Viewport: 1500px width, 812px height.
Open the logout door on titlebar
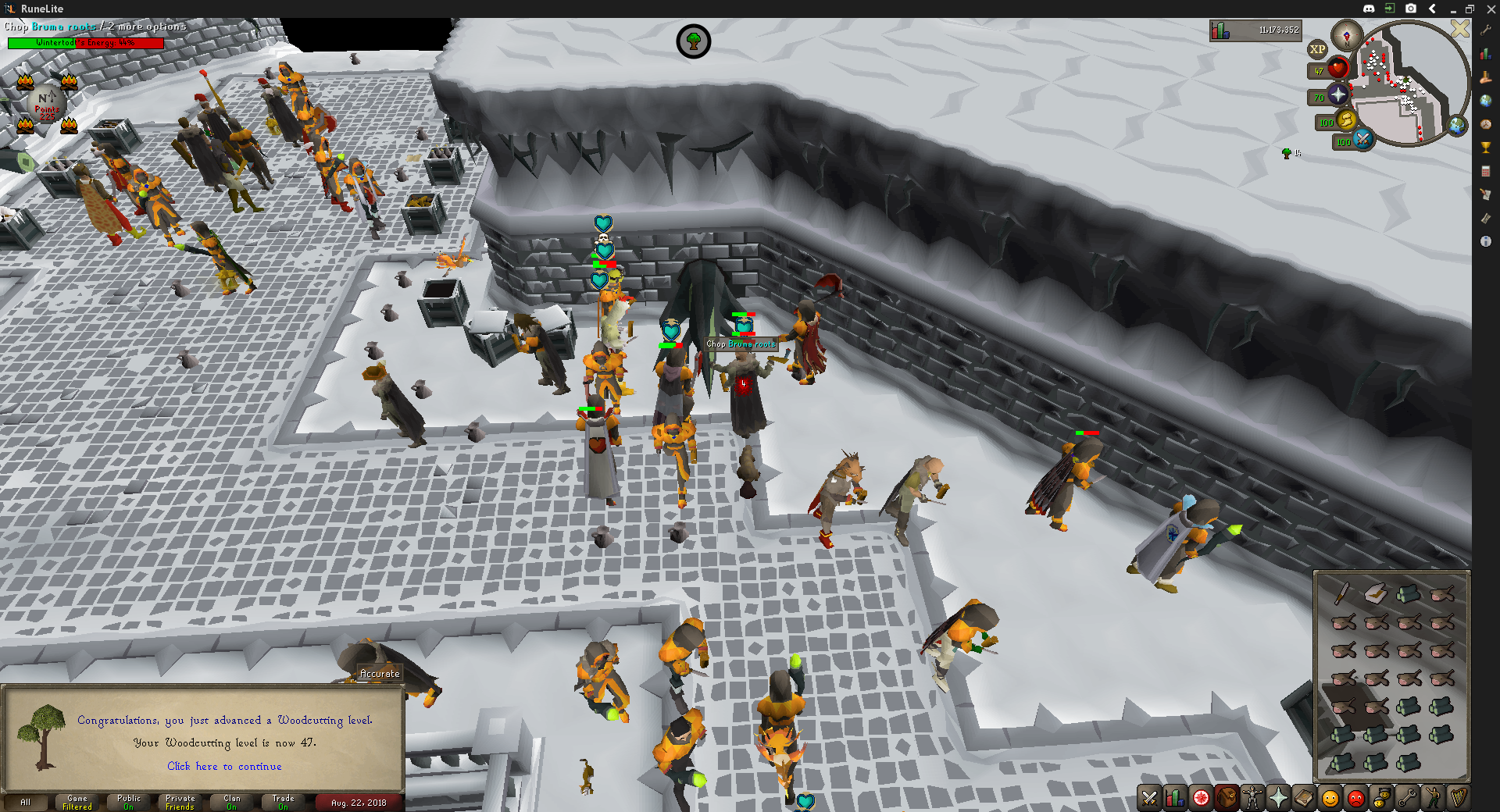point(1389,9)
